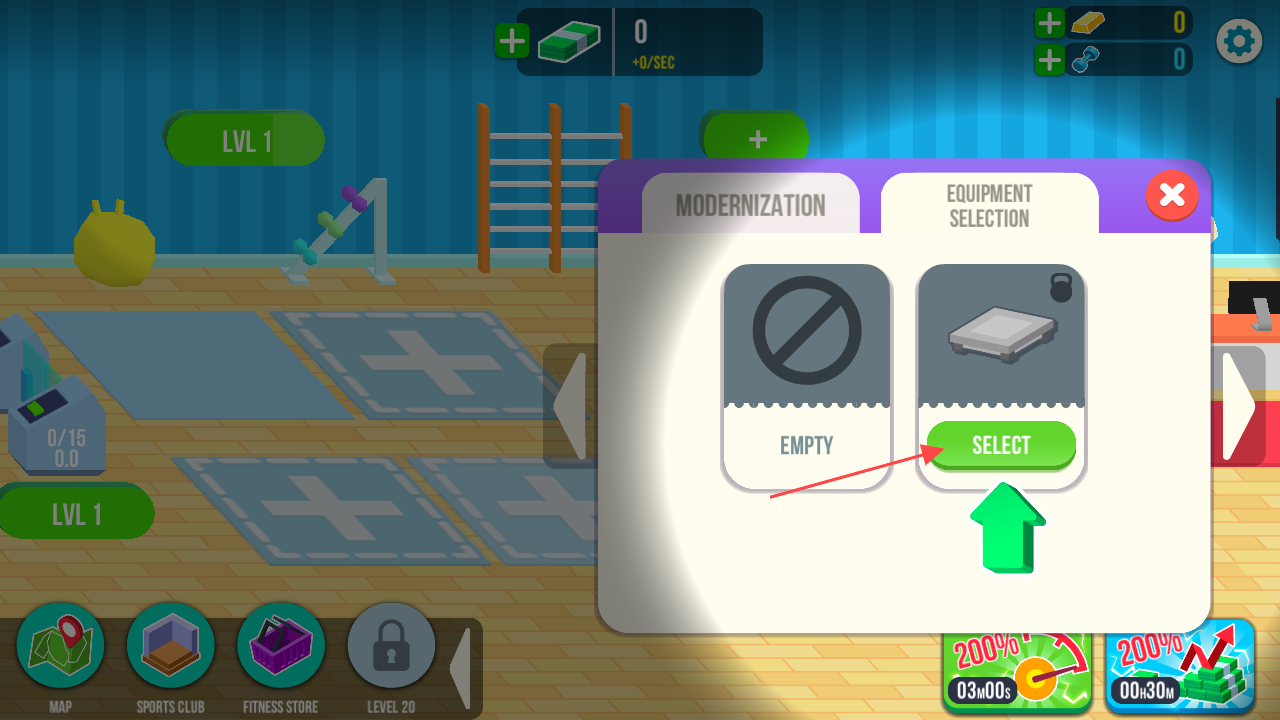Open the Map
The image size is (1280, 720).
point(61,647)
